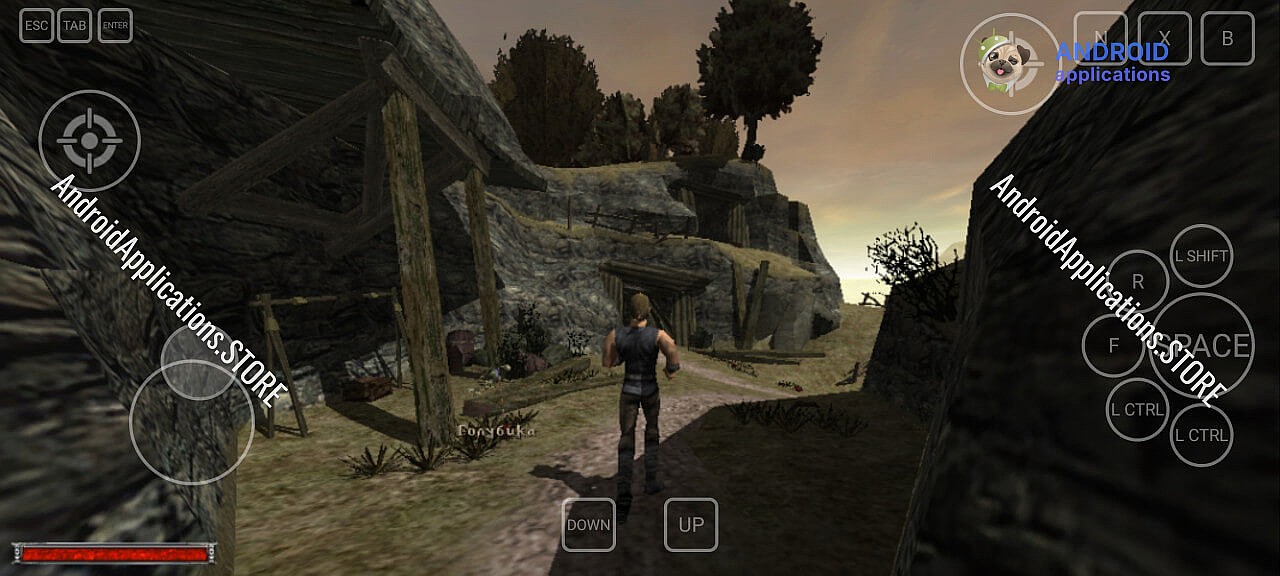Tap the ESC on-screen button
The width and height of the screenshot is (1280, 576).
(36, 26)
